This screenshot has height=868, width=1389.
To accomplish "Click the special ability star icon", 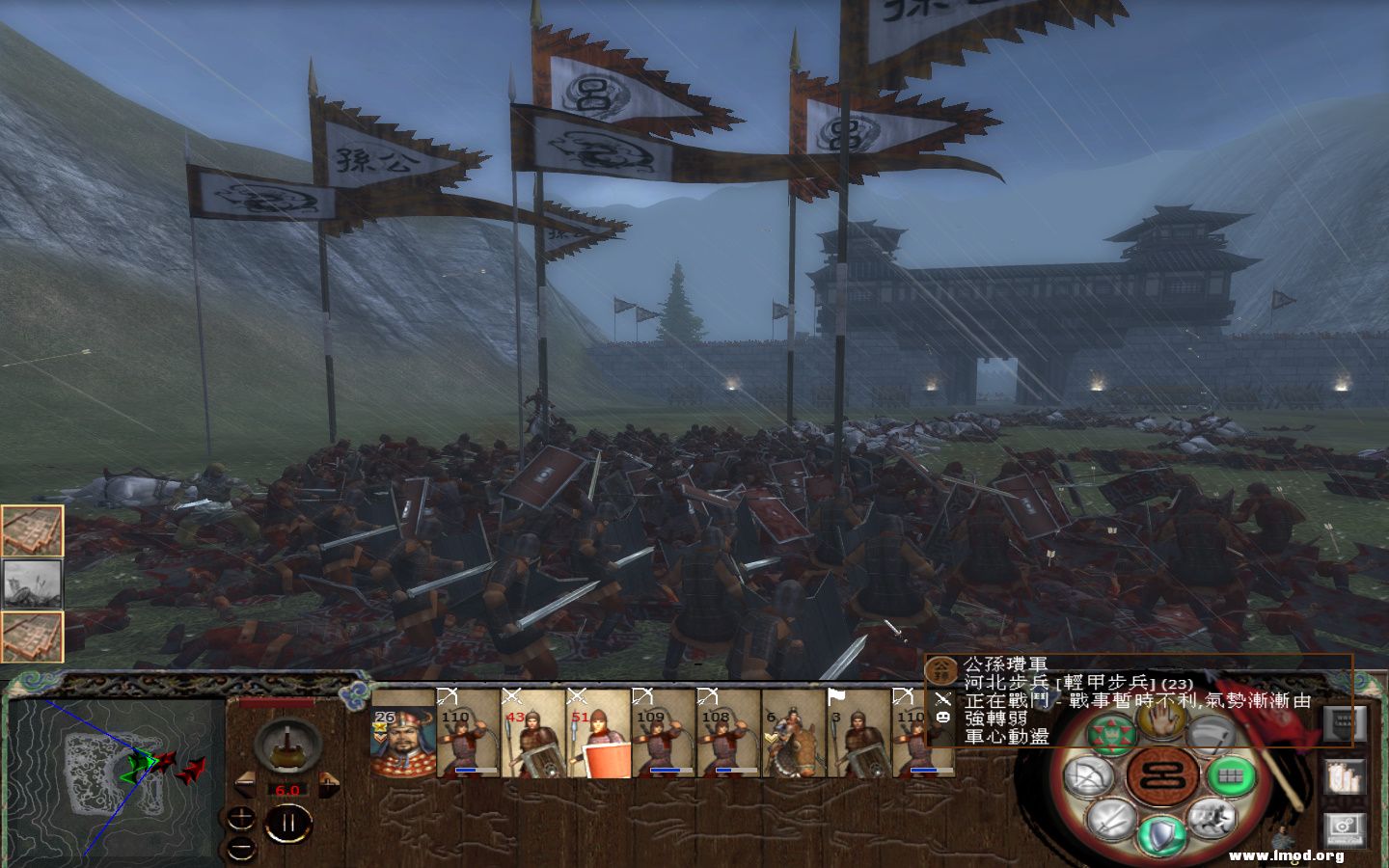I will click(x=1111, y=733).
